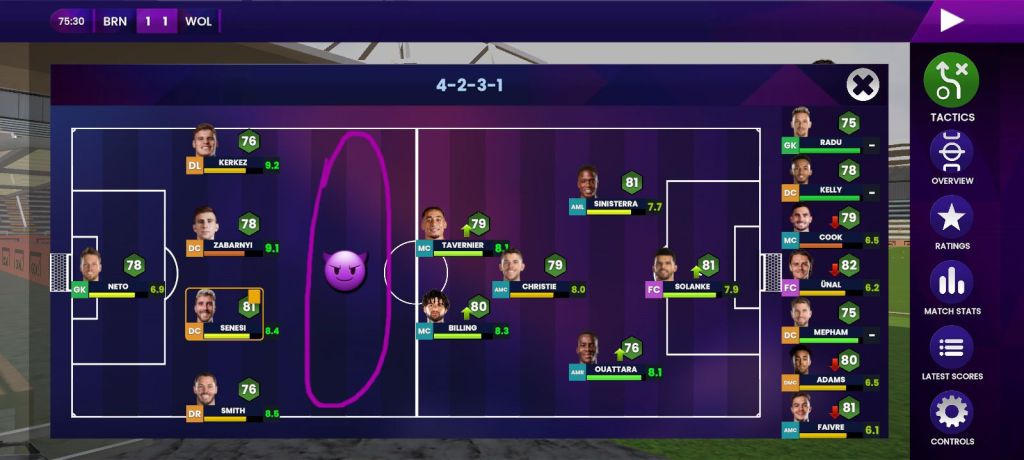This screenshot has width=1024, height=460.
Task: Show player Ratings
Action: pyautogui.click(x=951, y=219)
